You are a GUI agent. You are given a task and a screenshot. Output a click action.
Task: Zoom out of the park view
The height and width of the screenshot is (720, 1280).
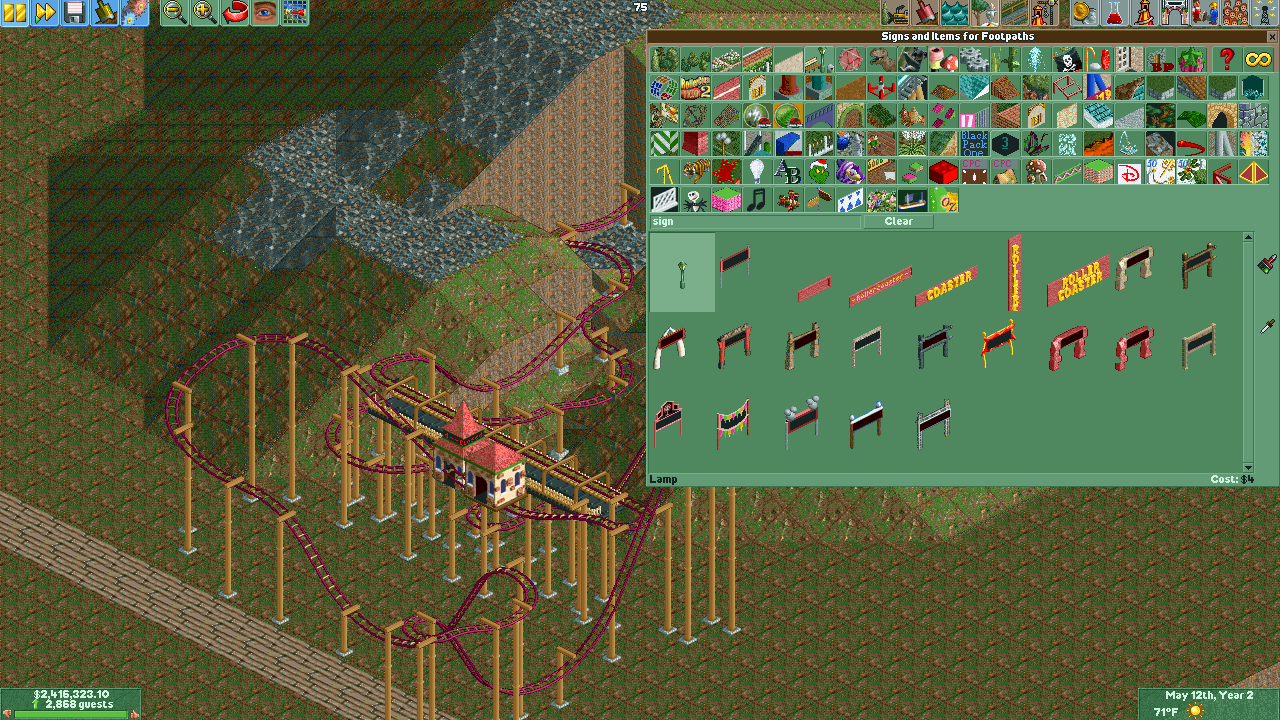174,14
